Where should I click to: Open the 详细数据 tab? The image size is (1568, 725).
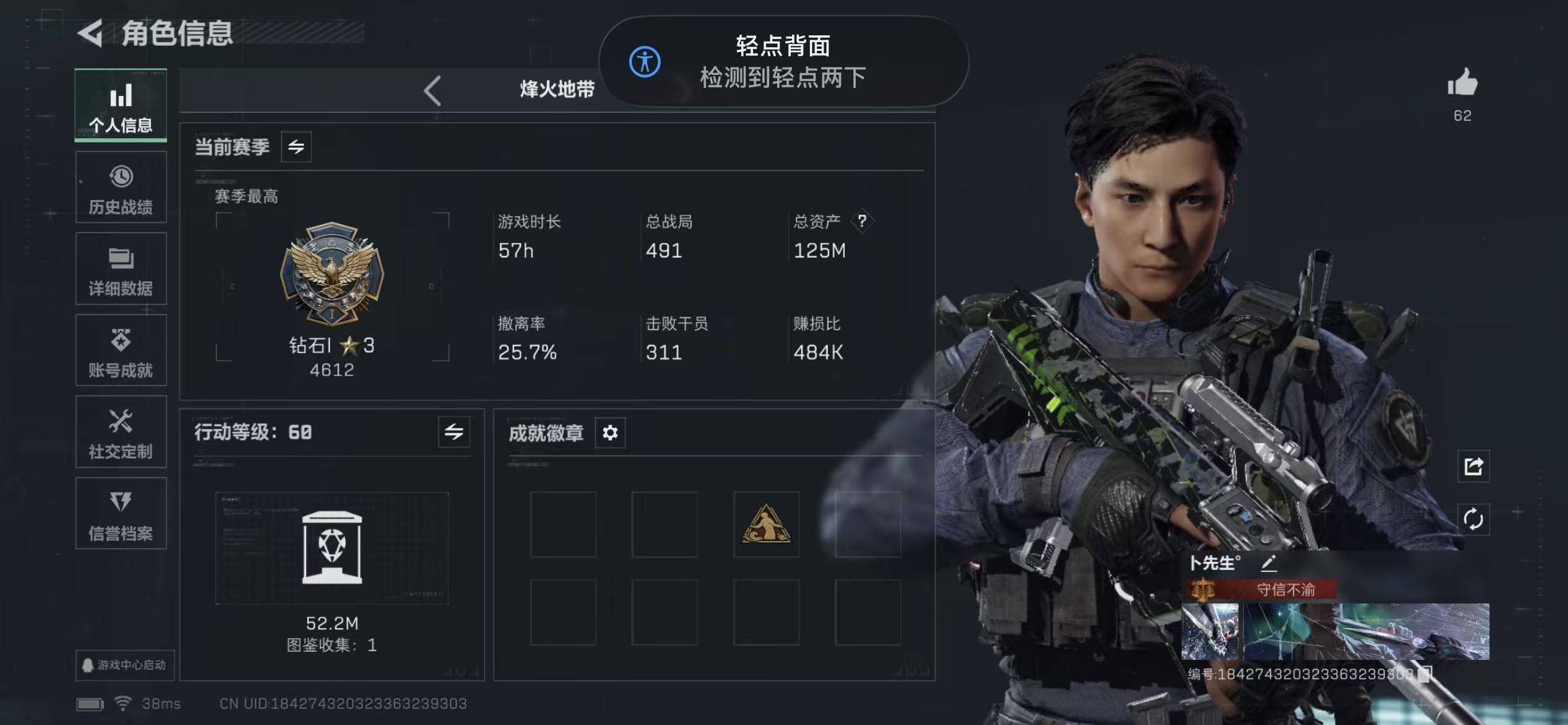click(x=121, y=269)
